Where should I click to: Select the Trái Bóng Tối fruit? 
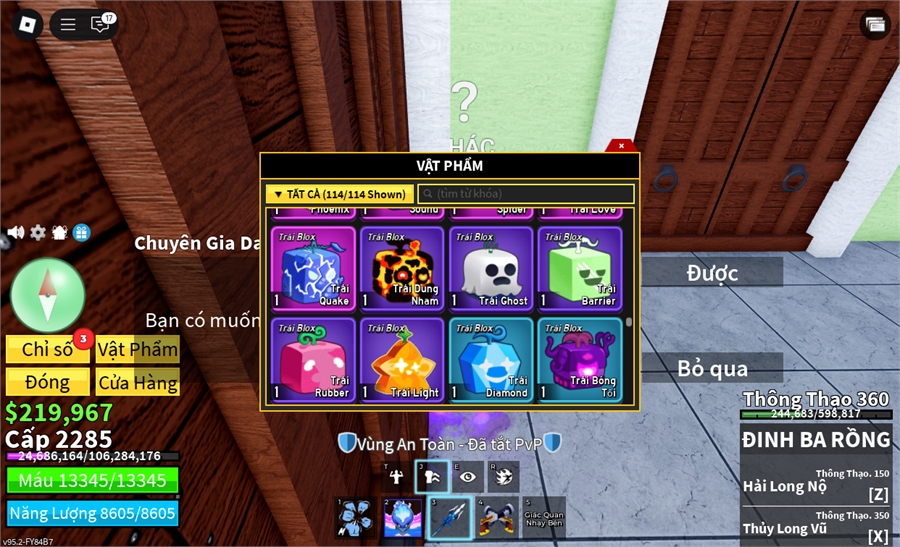pos(579,359)
